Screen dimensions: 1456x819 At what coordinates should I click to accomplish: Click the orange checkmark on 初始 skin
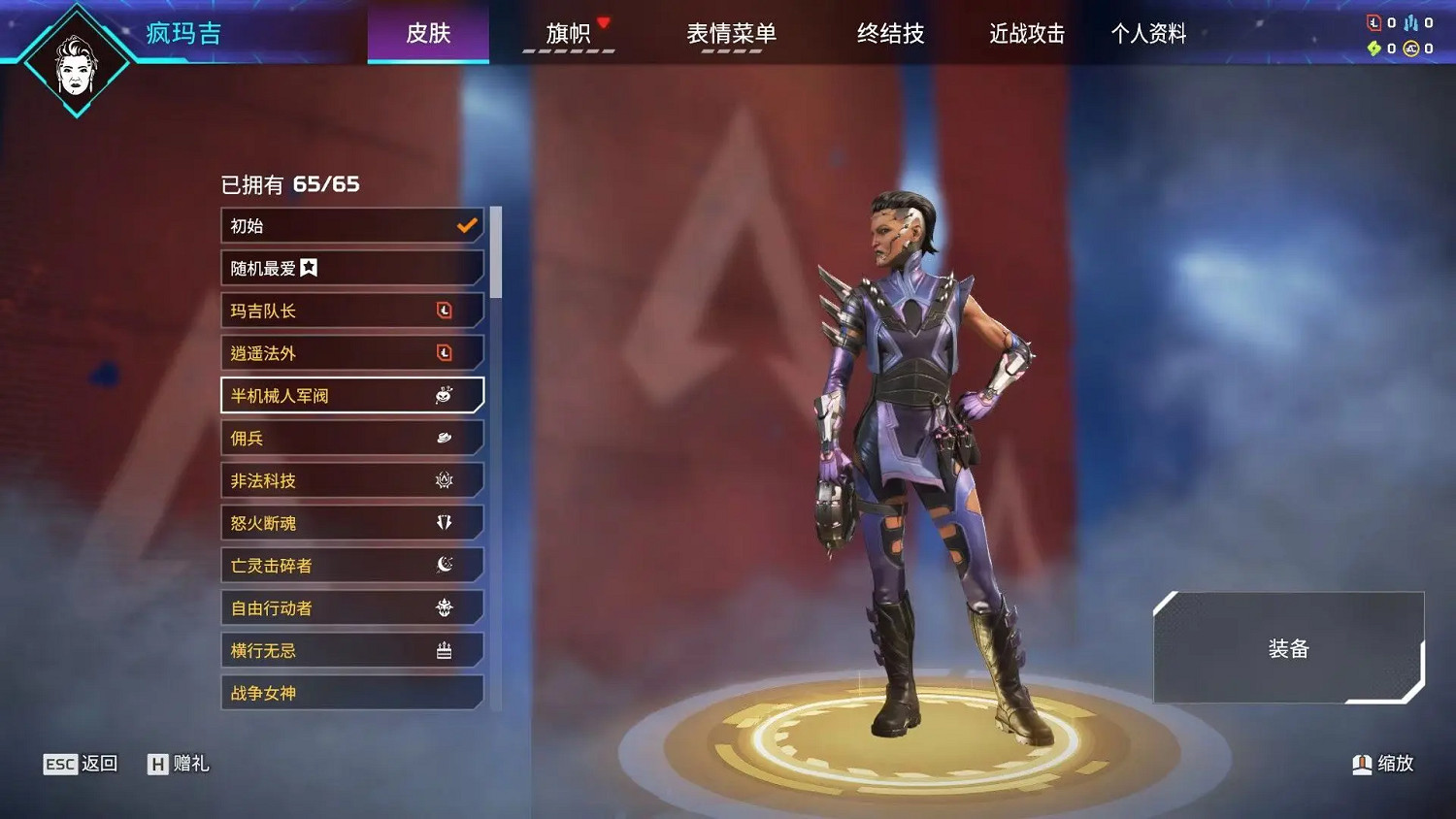(x=466, y=225)
